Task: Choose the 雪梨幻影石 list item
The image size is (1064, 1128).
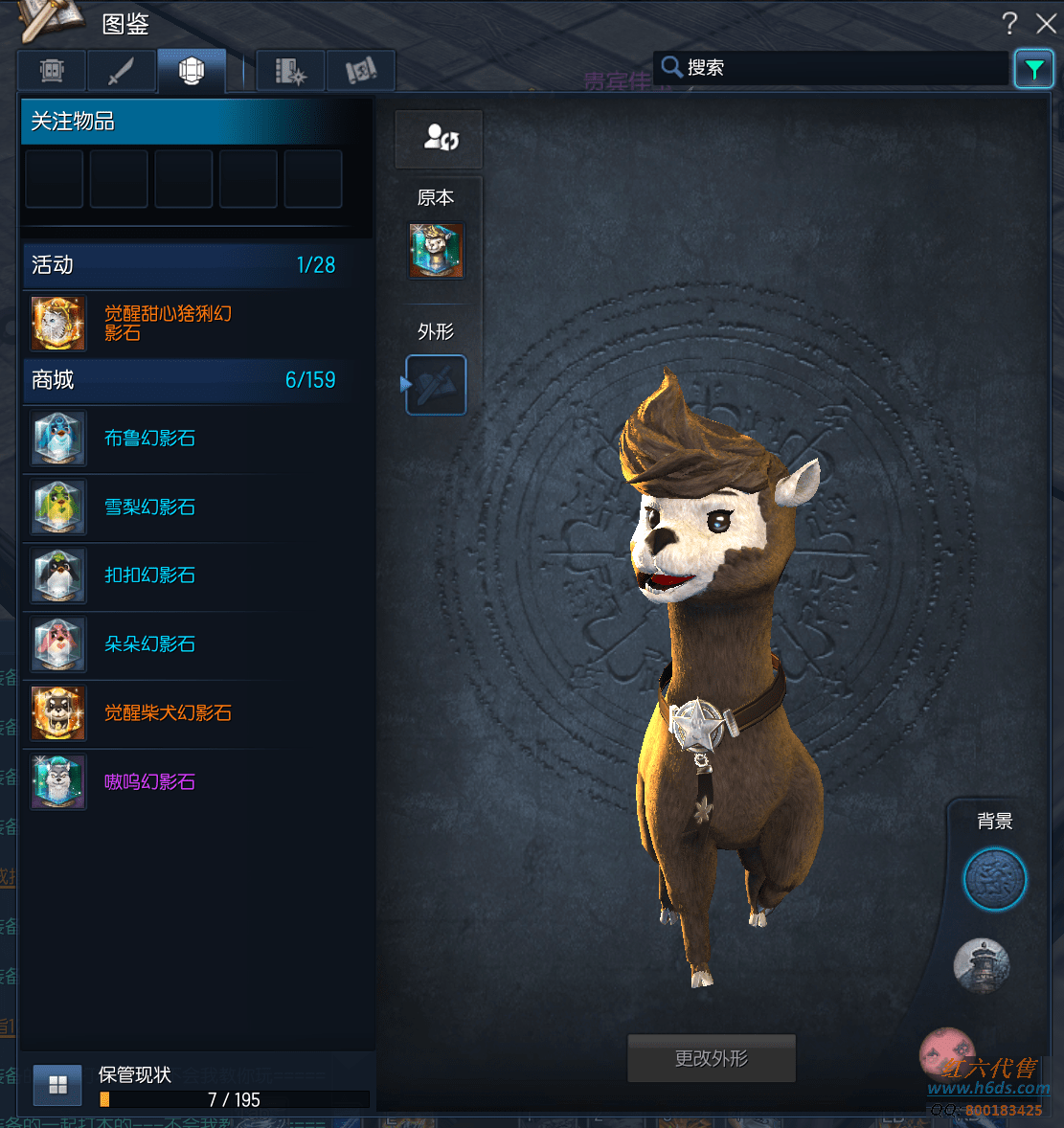Action: pyautogui.click(x=149, y=508)
